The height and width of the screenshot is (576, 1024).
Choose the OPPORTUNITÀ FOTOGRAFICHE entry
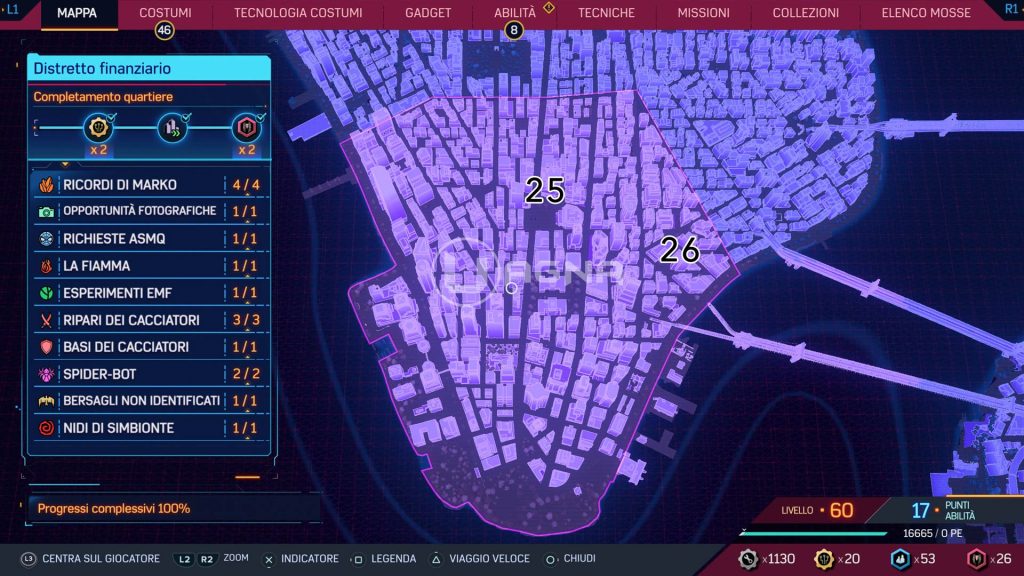148,212
